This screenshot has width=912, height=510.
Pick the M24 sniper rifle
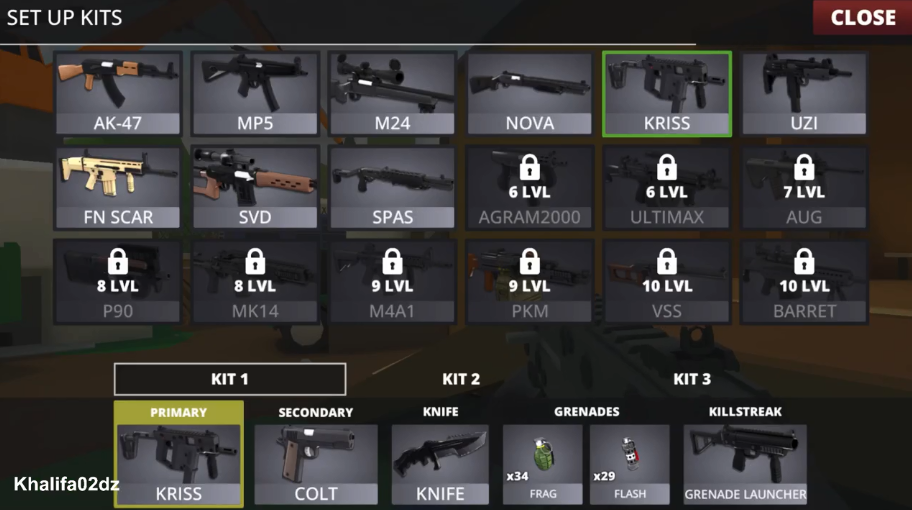[x=392, y=94]
